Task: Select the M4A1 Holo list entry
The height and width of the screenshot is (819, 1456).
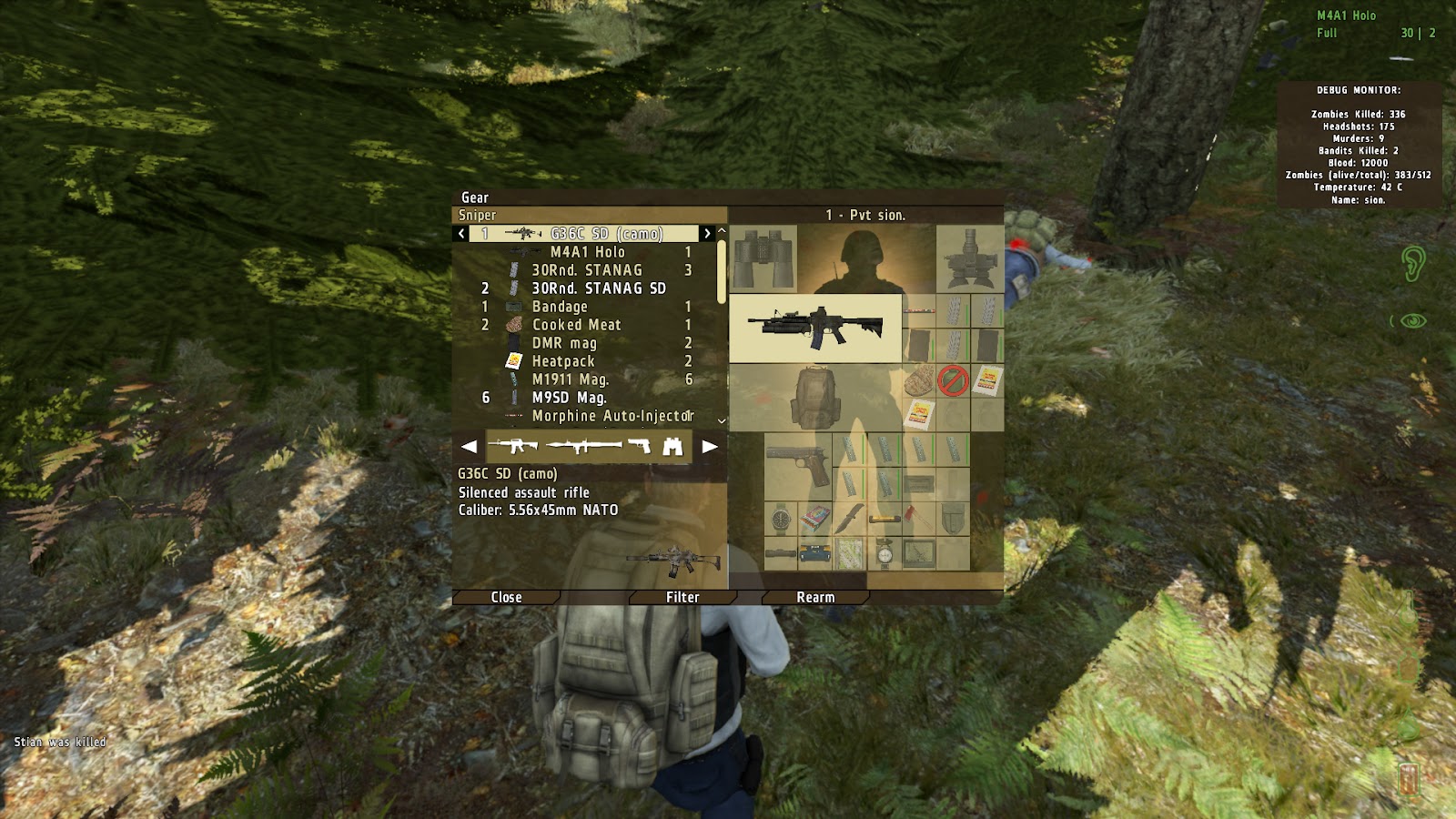Action: [x=590, y=253]
